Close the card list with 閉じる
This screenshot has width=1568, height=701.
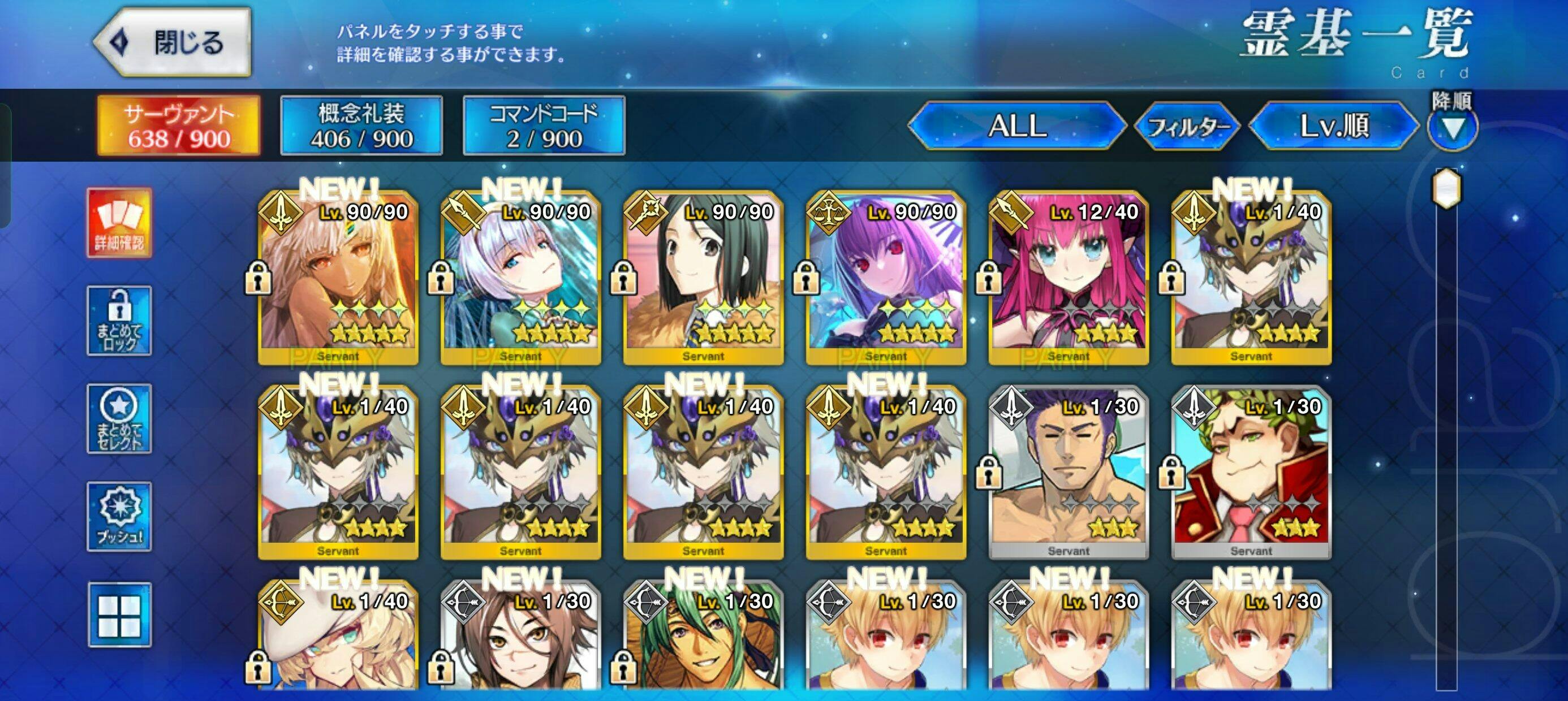coord(174,42)
